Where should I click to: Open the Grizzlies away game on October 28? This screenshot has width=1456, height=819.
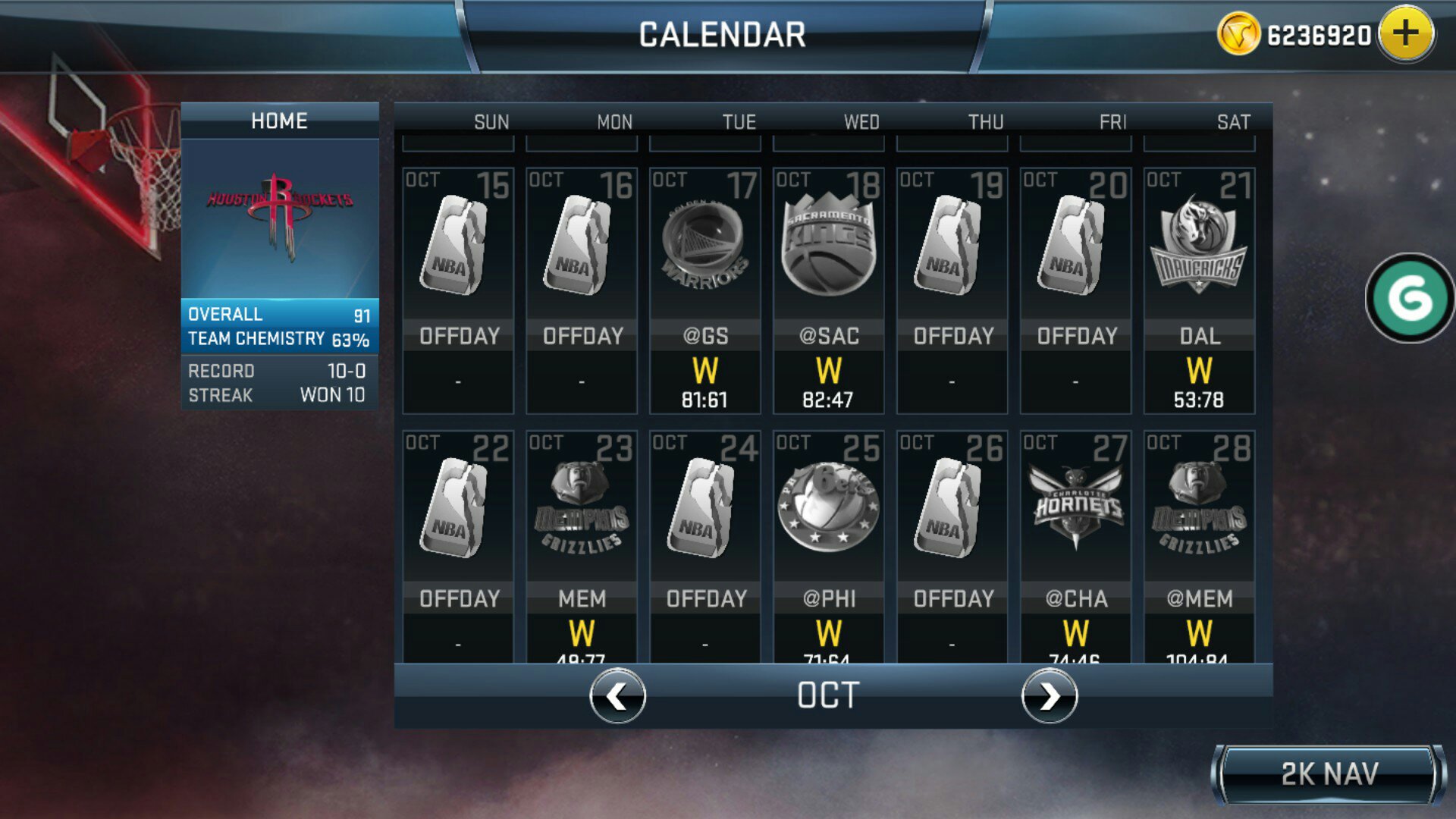click(x=1198, y=531)
